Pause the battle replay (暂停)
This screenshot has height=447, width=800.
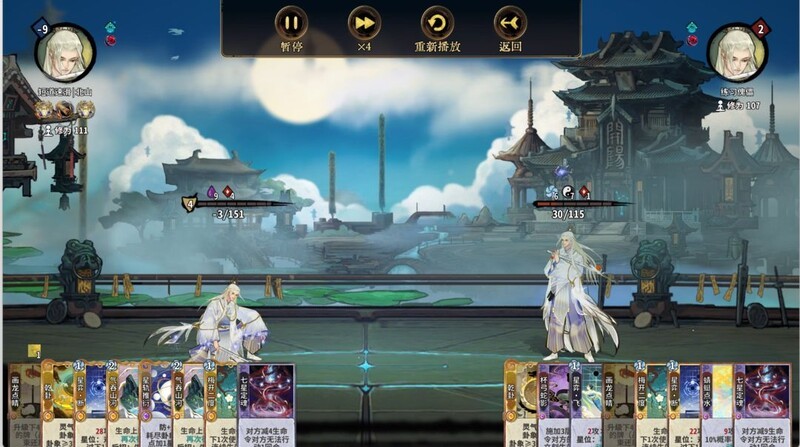click(x=292, y=23)
